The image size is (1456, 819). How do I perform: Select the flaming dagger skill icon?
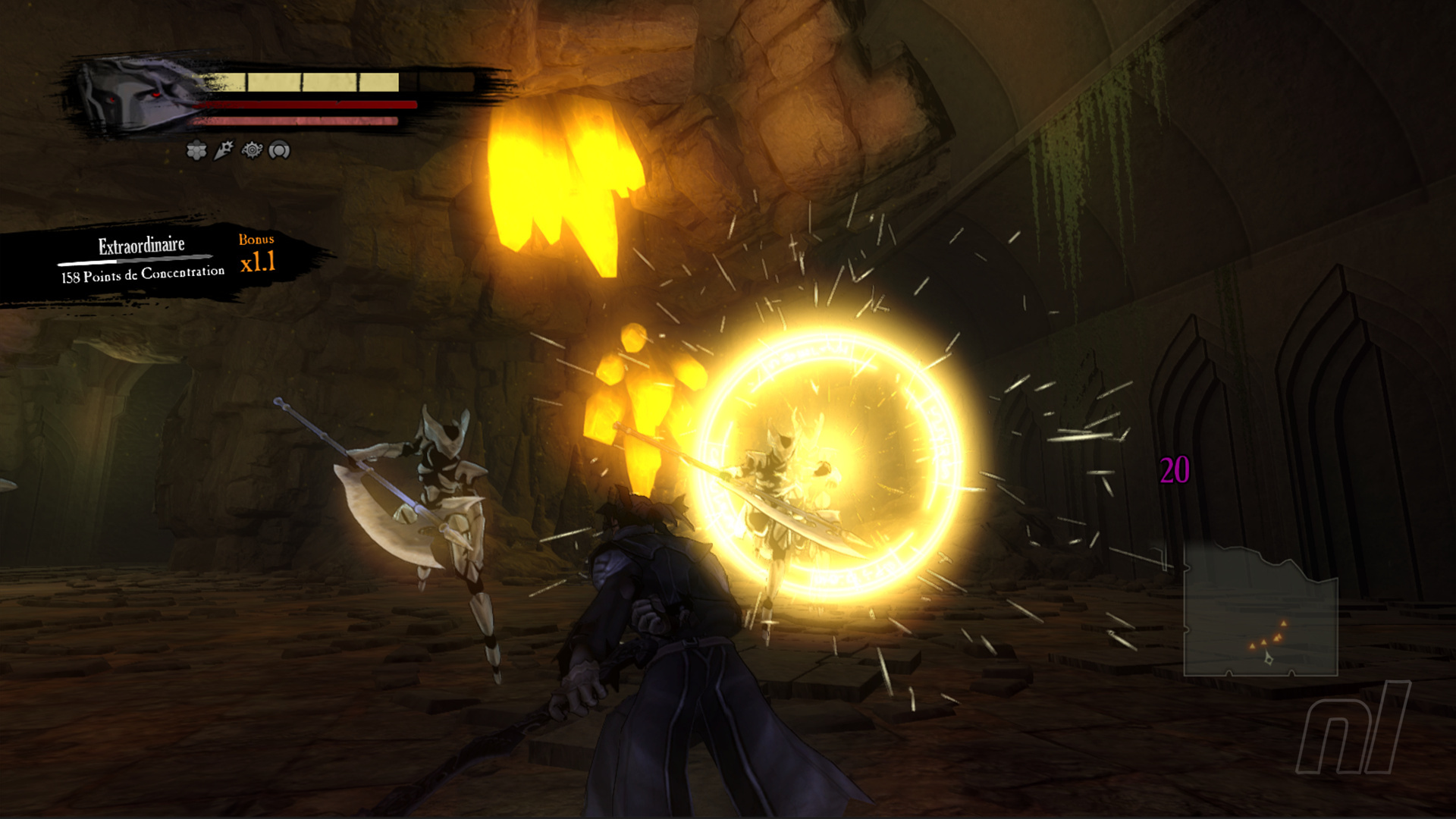(x=224, y=150)
